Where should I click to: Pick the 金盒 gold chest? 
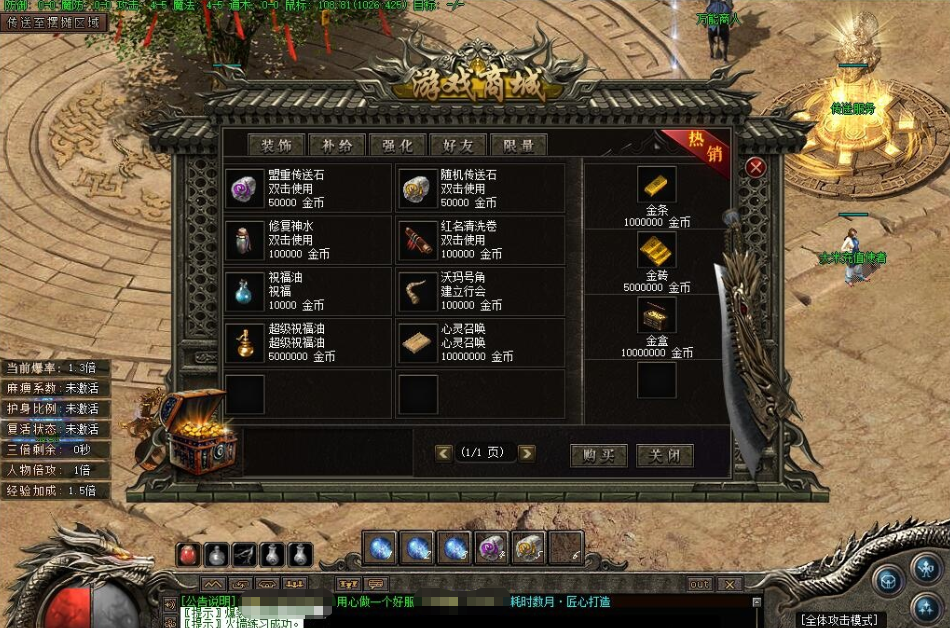[656, 316]
